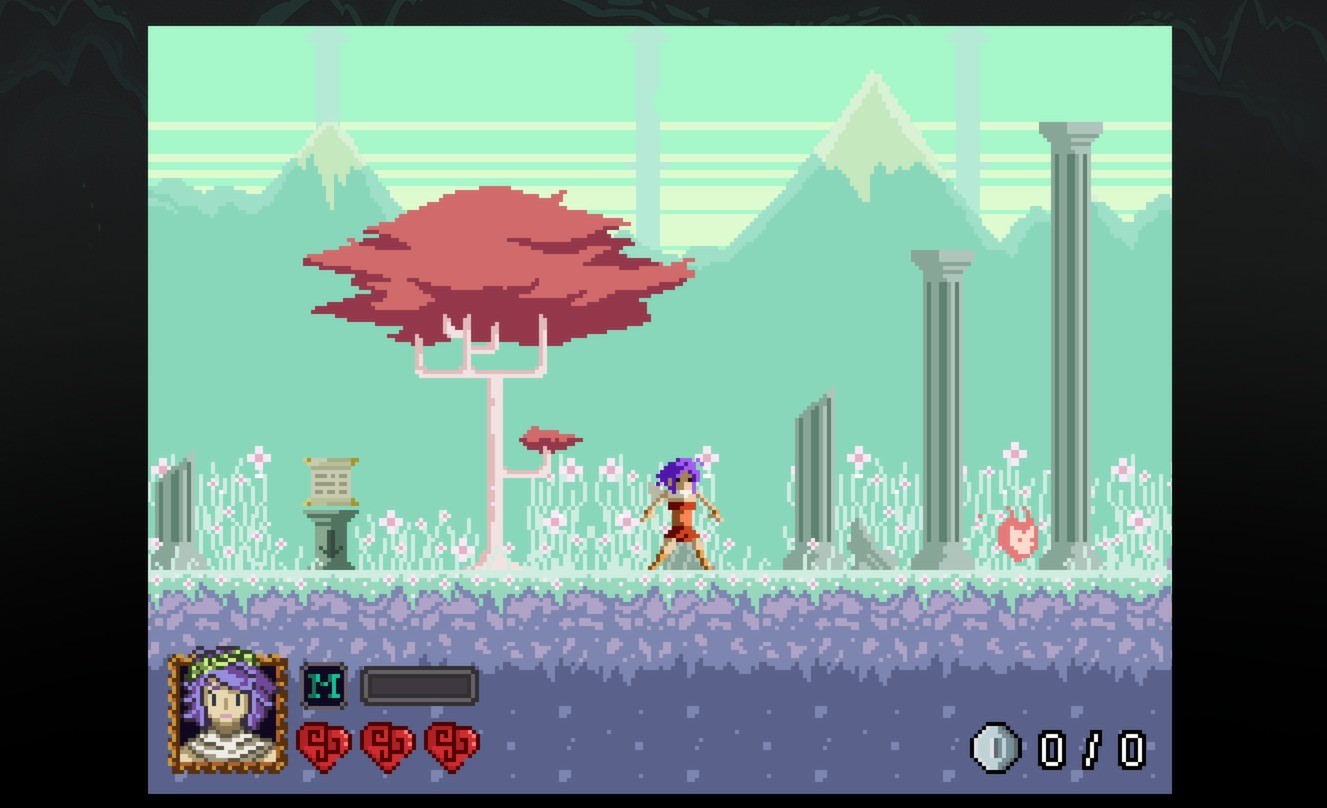Click the small red mushroom on the tree
This screenshot has height=808, width=1327.
[548, 437]
